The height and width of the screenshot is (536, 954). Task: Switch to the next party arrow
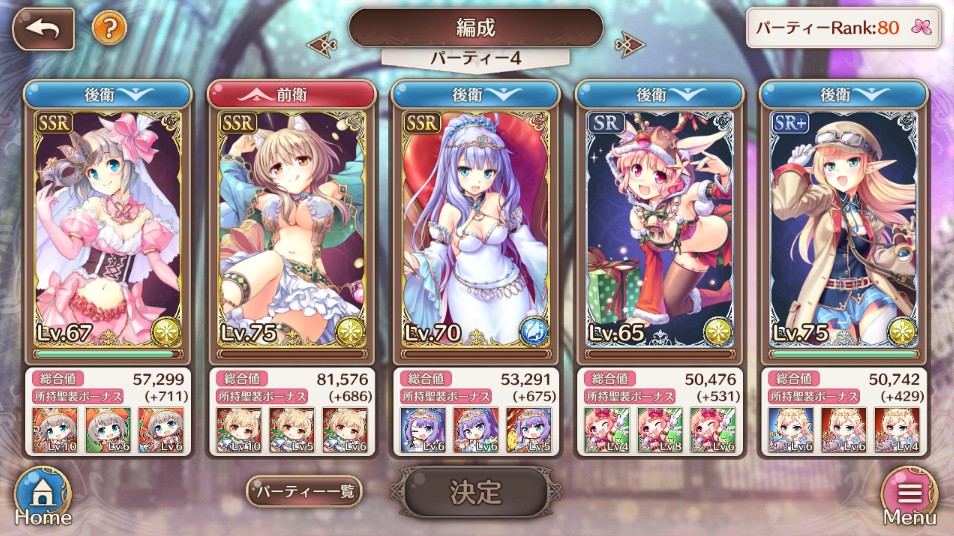(629, 43)
